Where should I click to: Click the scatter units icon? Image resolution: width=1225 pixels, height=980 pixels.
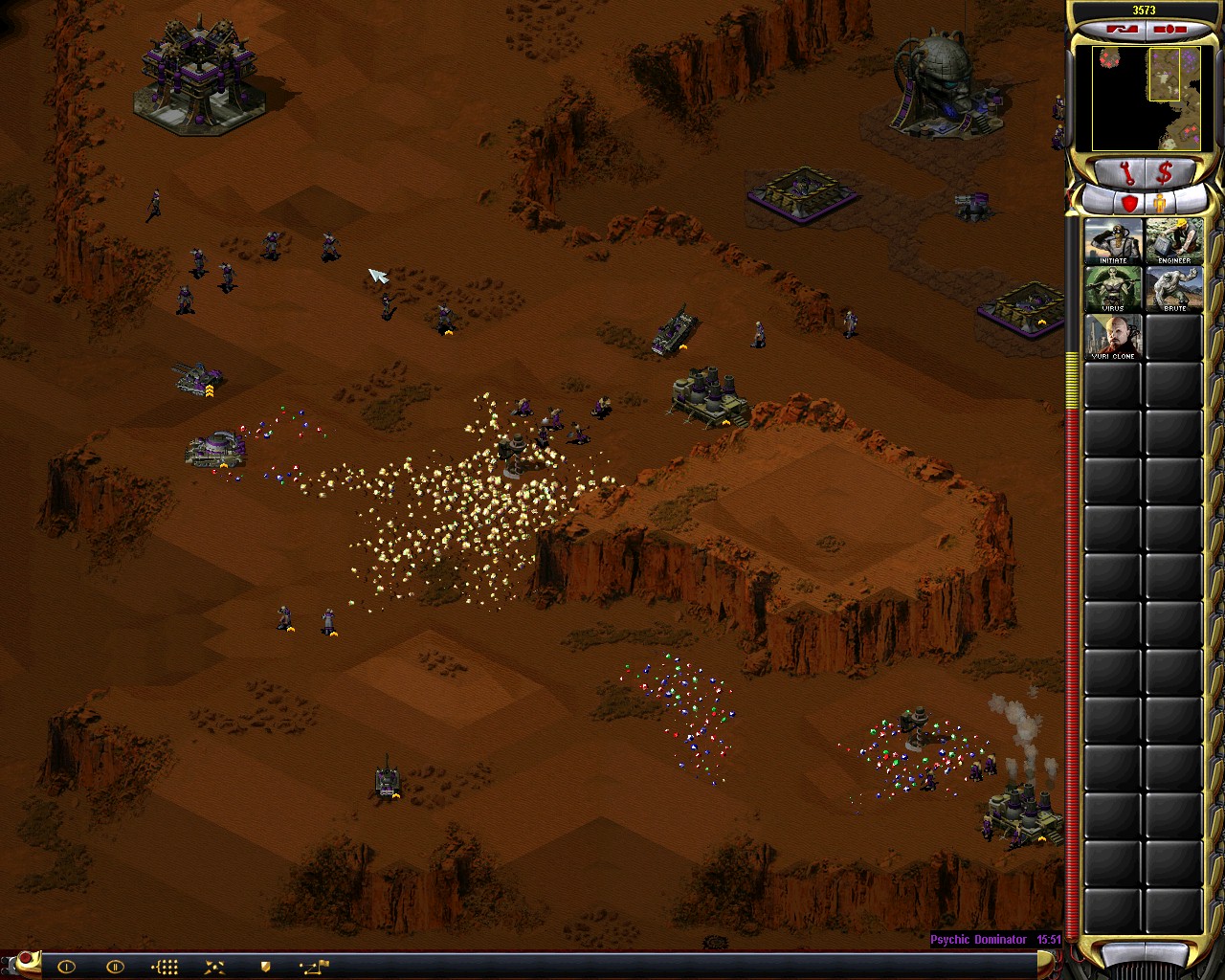click(214, 967)
